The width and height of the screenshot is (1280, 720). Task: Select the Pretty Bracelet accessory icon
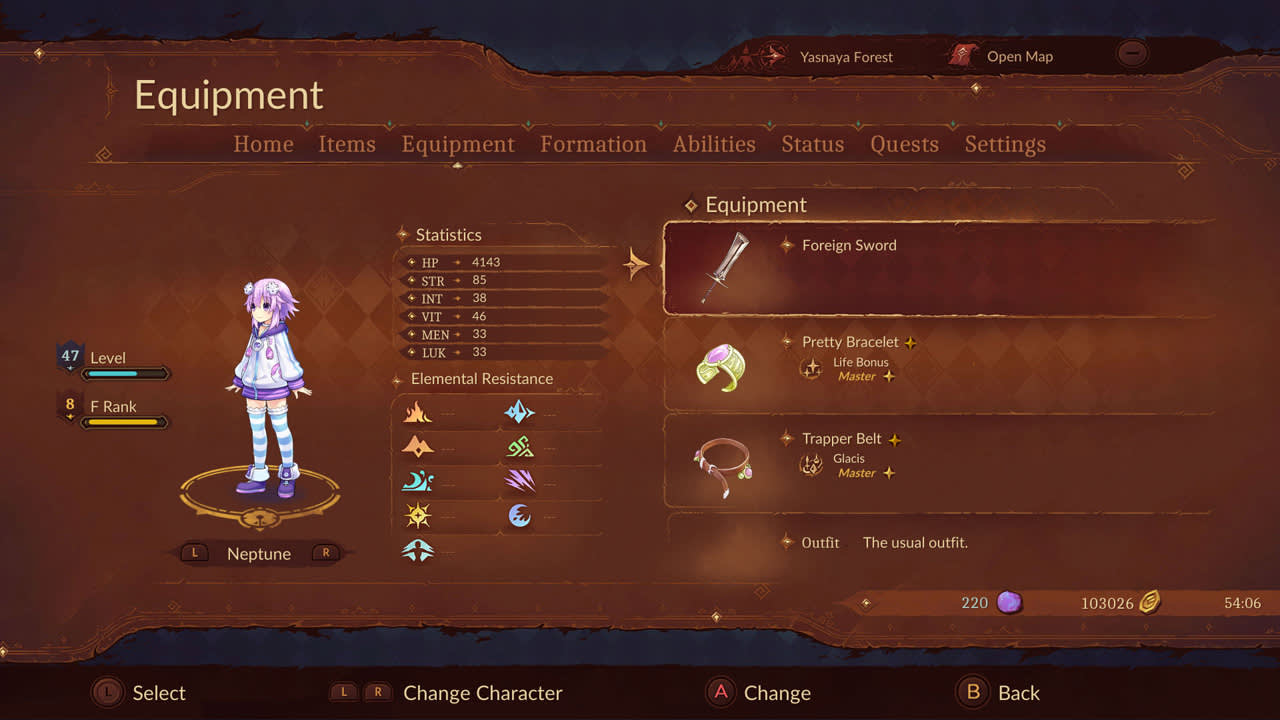click(x=723, y=366)
